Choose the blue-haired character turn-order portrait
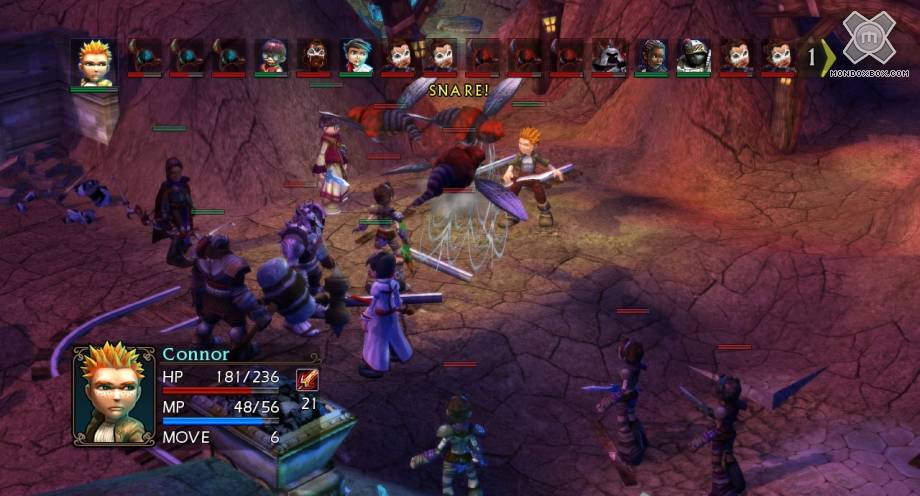Image resolution: width=920 pixels, height=496 pixels. [355, 56]
